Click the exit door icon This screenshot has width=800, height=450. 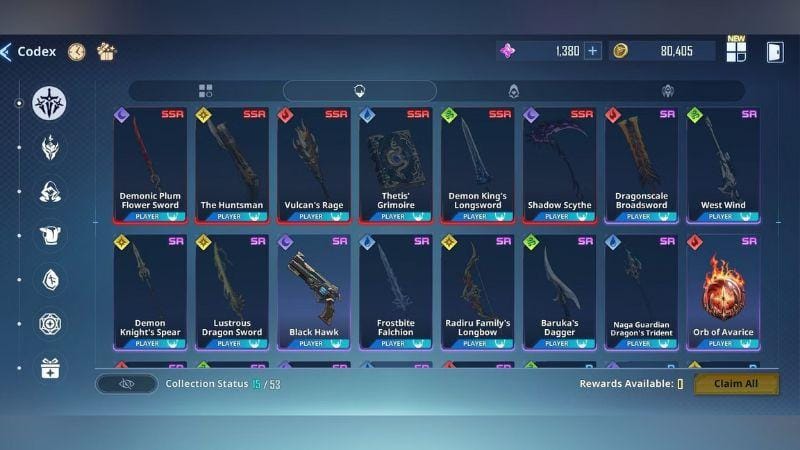(774, 52)
